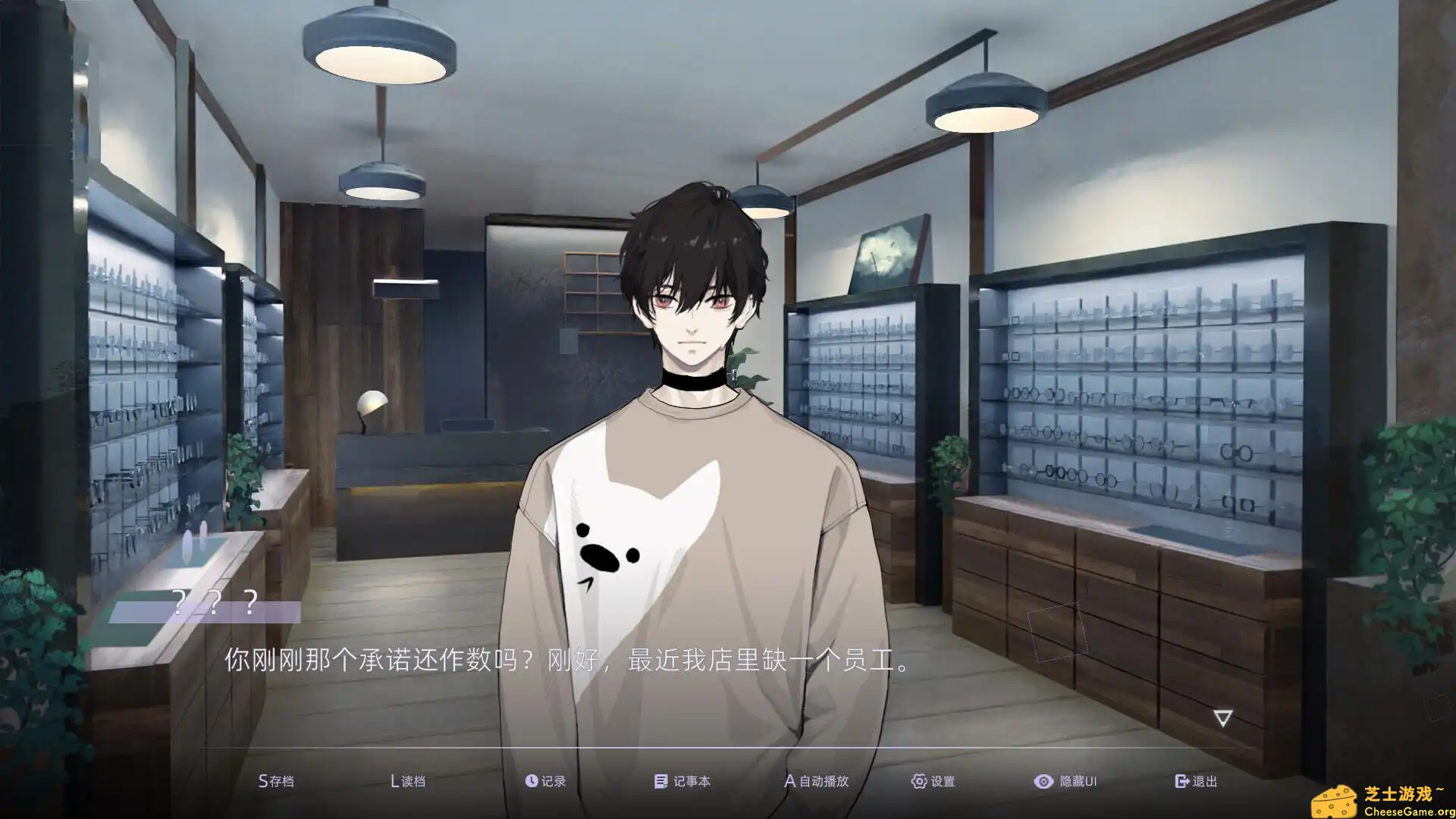The width and height of the screenshot is (1456, 819).
Task: Click the 退出 exit option
Action: point(1204,780)
